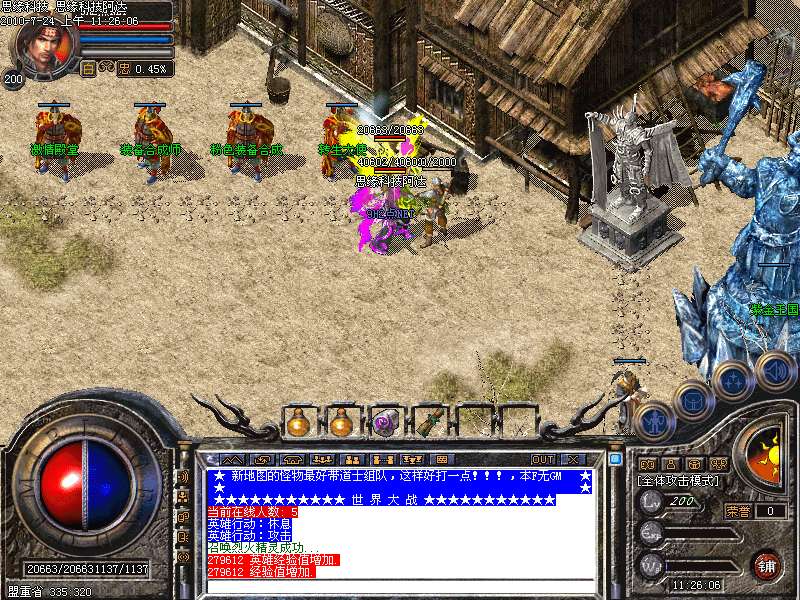The width and height of the screenshot is (800, 600).
Task: Click the chat text input line
Action: pyautogui.click(x=400, y=587)
